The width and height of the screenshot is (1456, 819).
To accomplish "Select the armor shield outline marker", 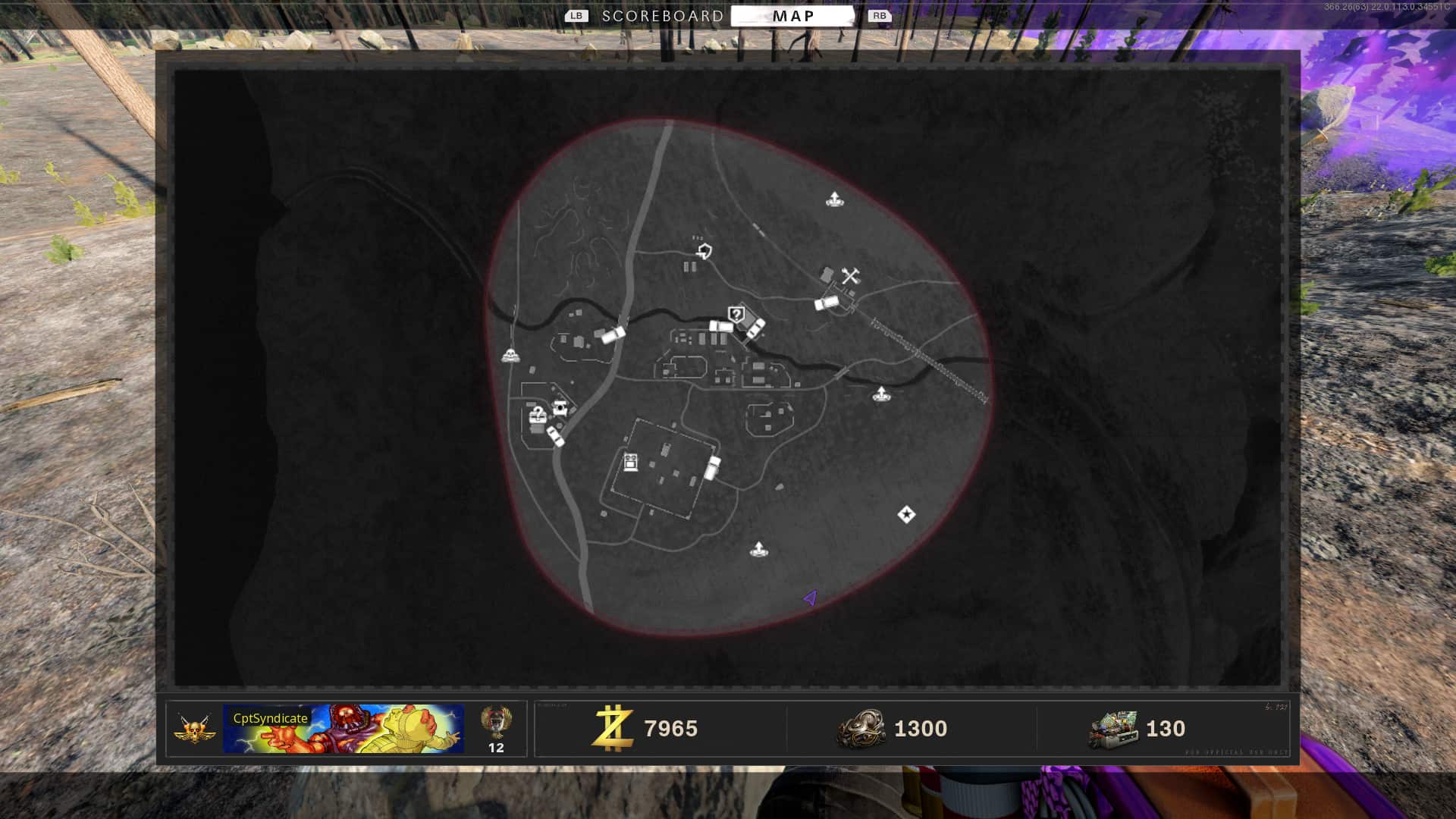I will click(705, 251).
